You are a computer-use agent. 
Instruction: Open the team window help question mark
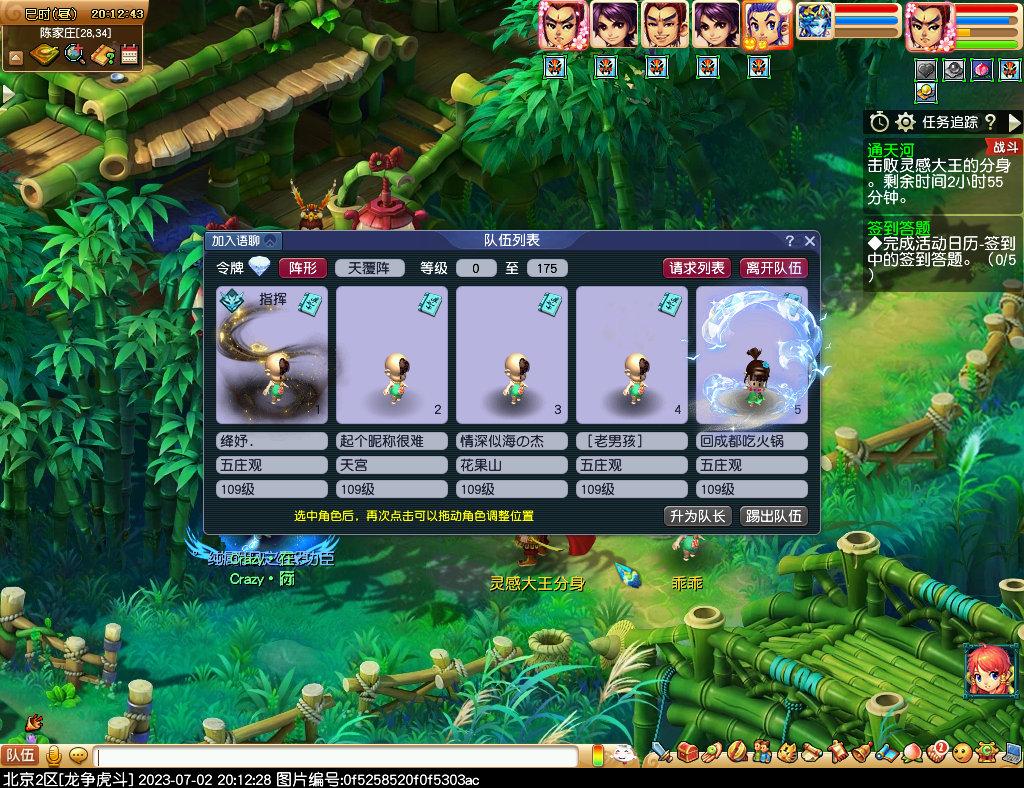(x=789, y=240)
